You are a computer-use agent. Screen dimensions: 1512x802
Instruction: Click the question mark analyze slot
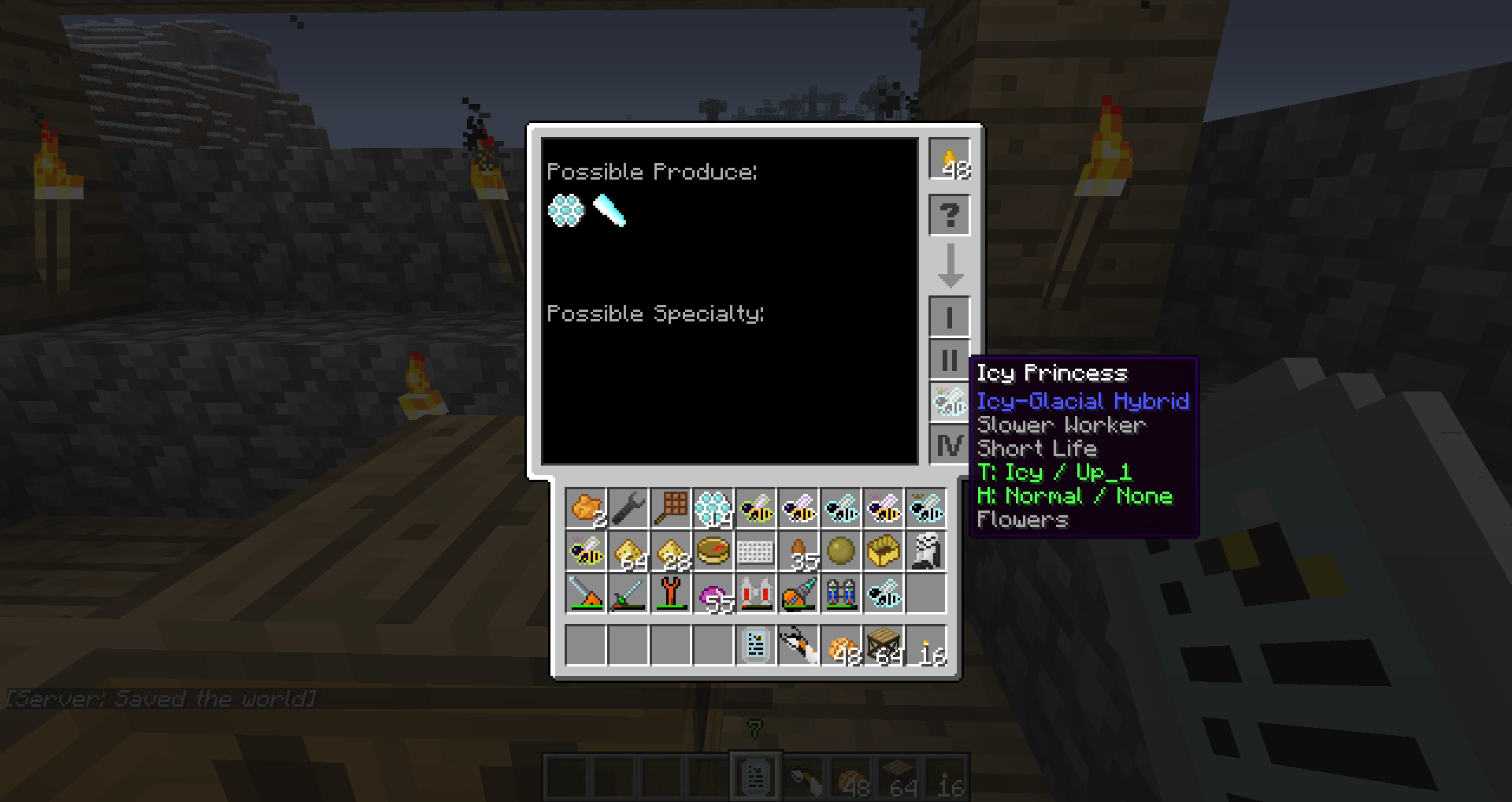(x=949, y=214)
